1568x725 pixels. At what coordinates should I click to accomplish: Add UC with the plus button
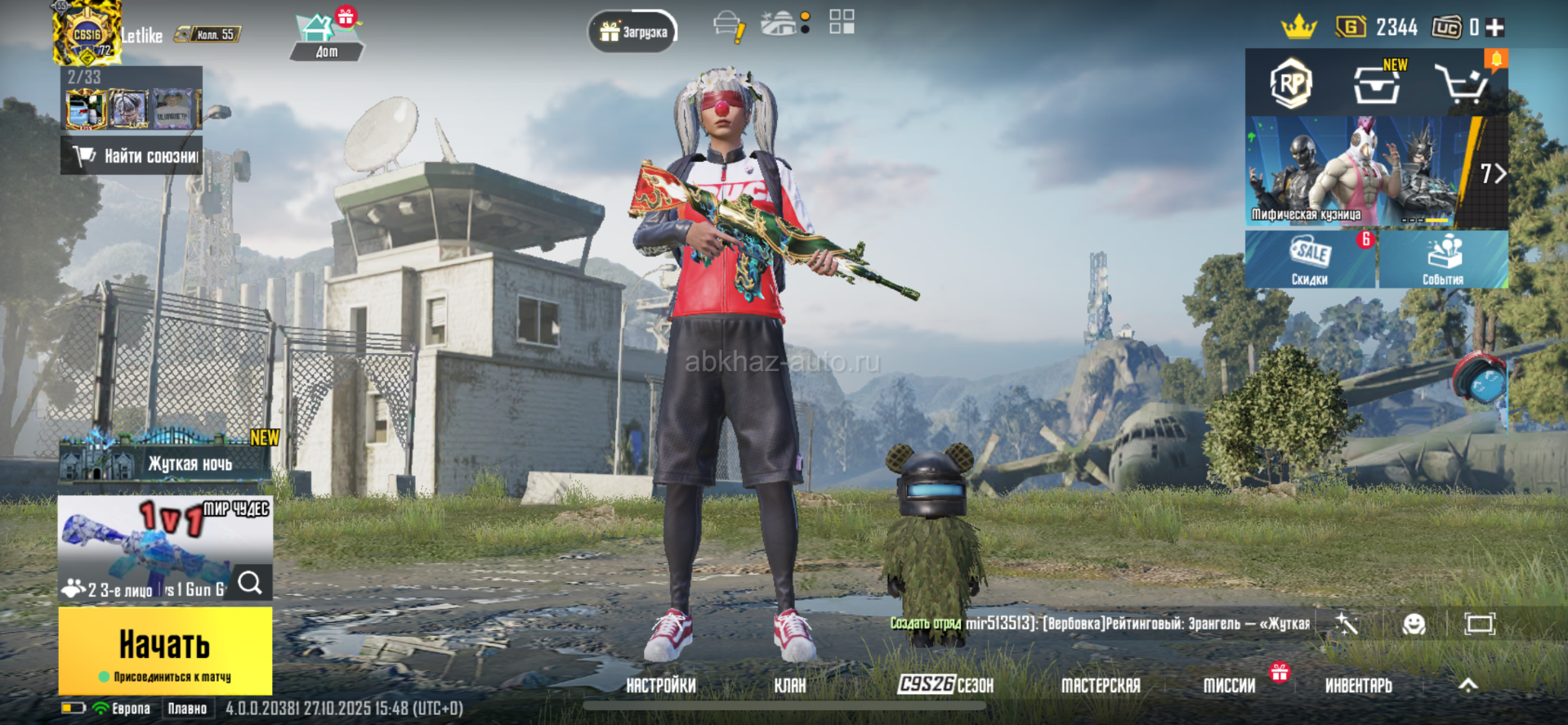(x=1495, y=28)
